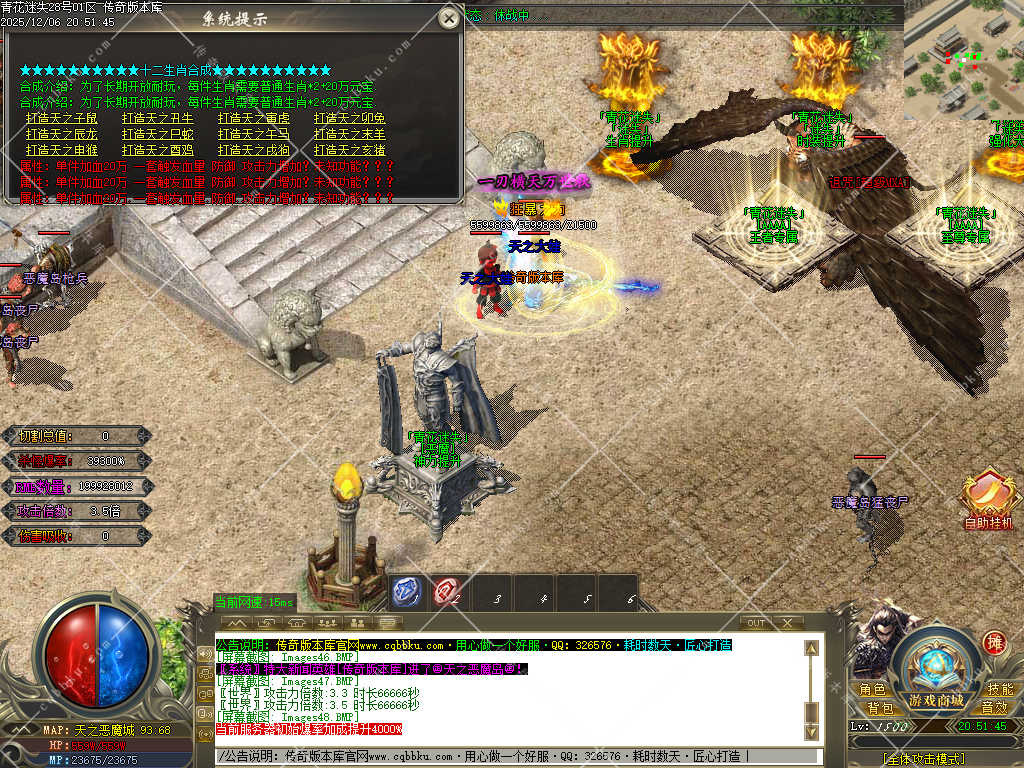Open the 角色 character panel
1024x768 pixels.
872,690
